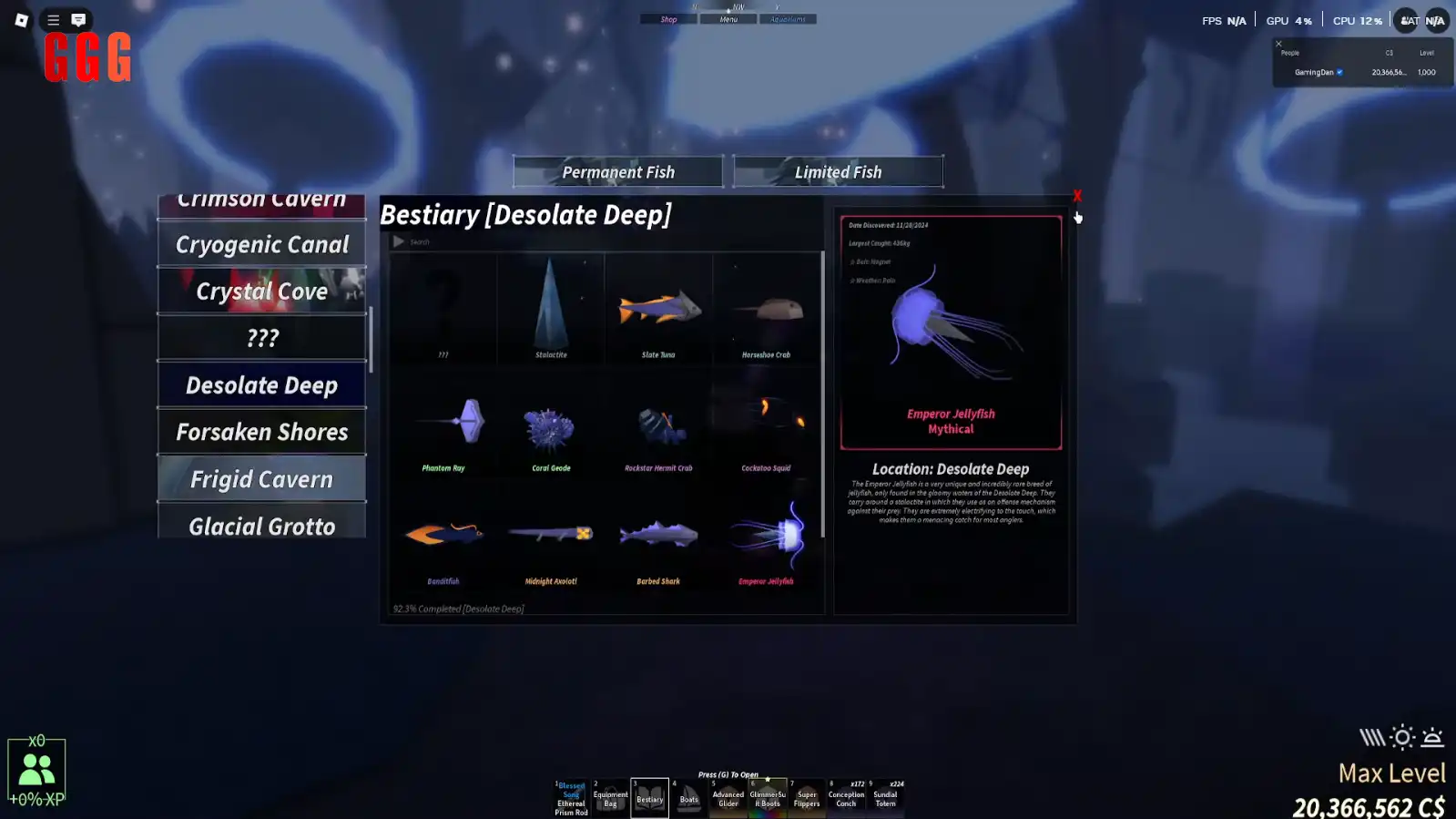Show the Glacial Grotto fish list

(x=262, y=524)
